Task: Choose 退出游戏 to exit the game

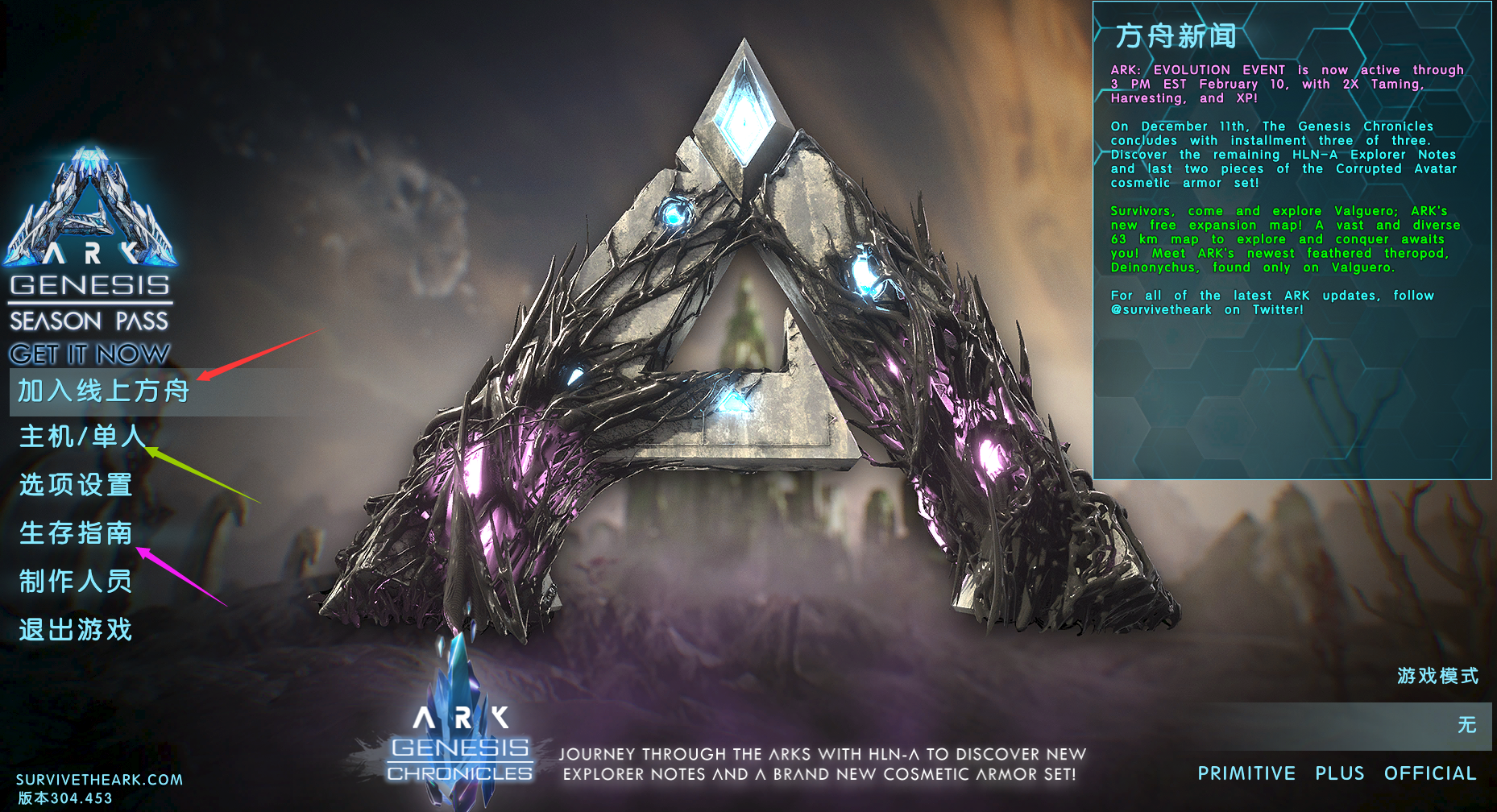Action: tap(76, 630)
